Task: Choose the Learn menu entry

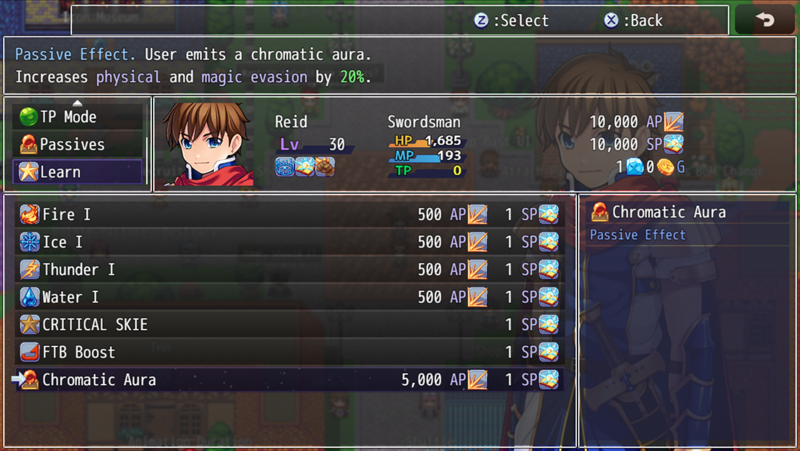Action: tap(78, 171)
